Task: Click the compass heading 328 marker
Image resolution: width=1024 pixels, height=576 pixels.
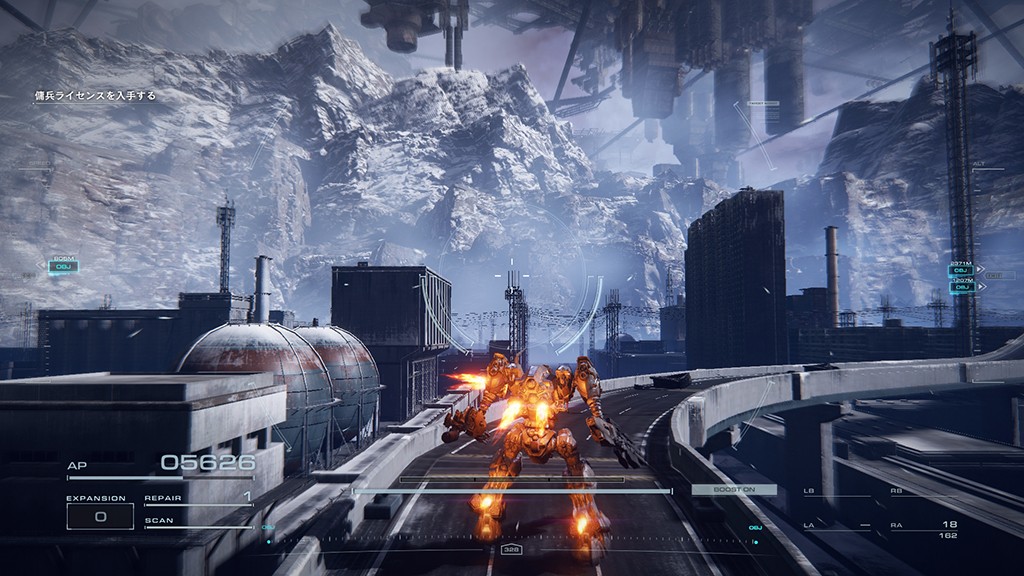Action: pyautogui.click(x=511, y=549)
